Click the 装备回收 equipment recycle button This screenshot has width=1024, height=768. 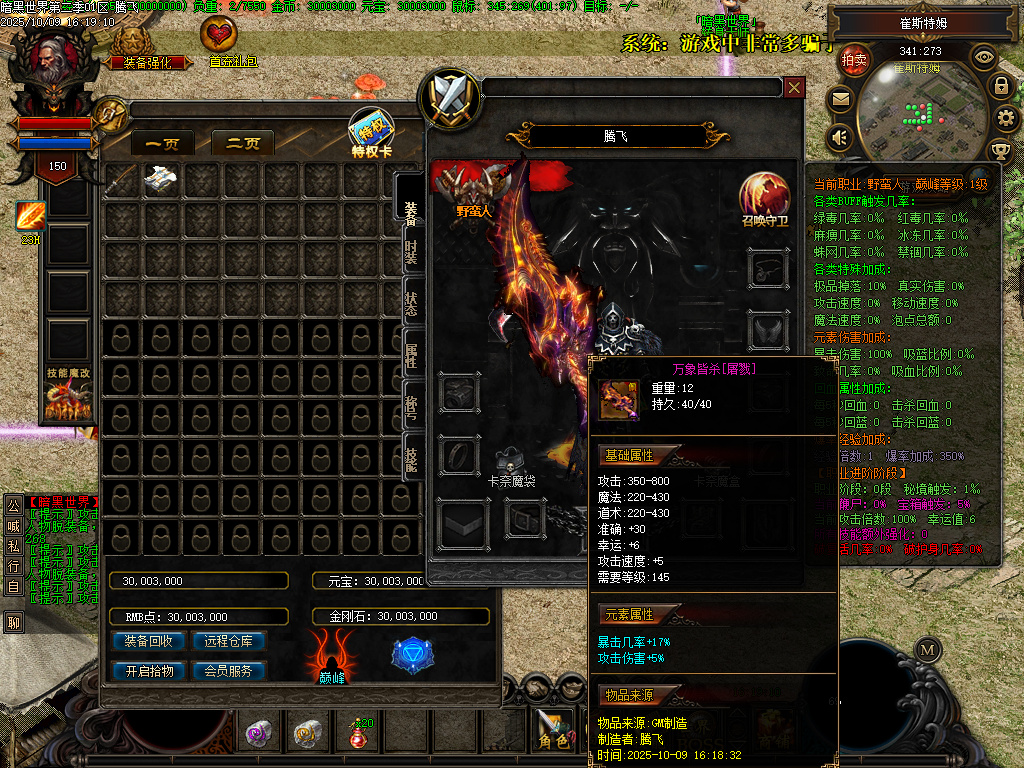point(149,641)
